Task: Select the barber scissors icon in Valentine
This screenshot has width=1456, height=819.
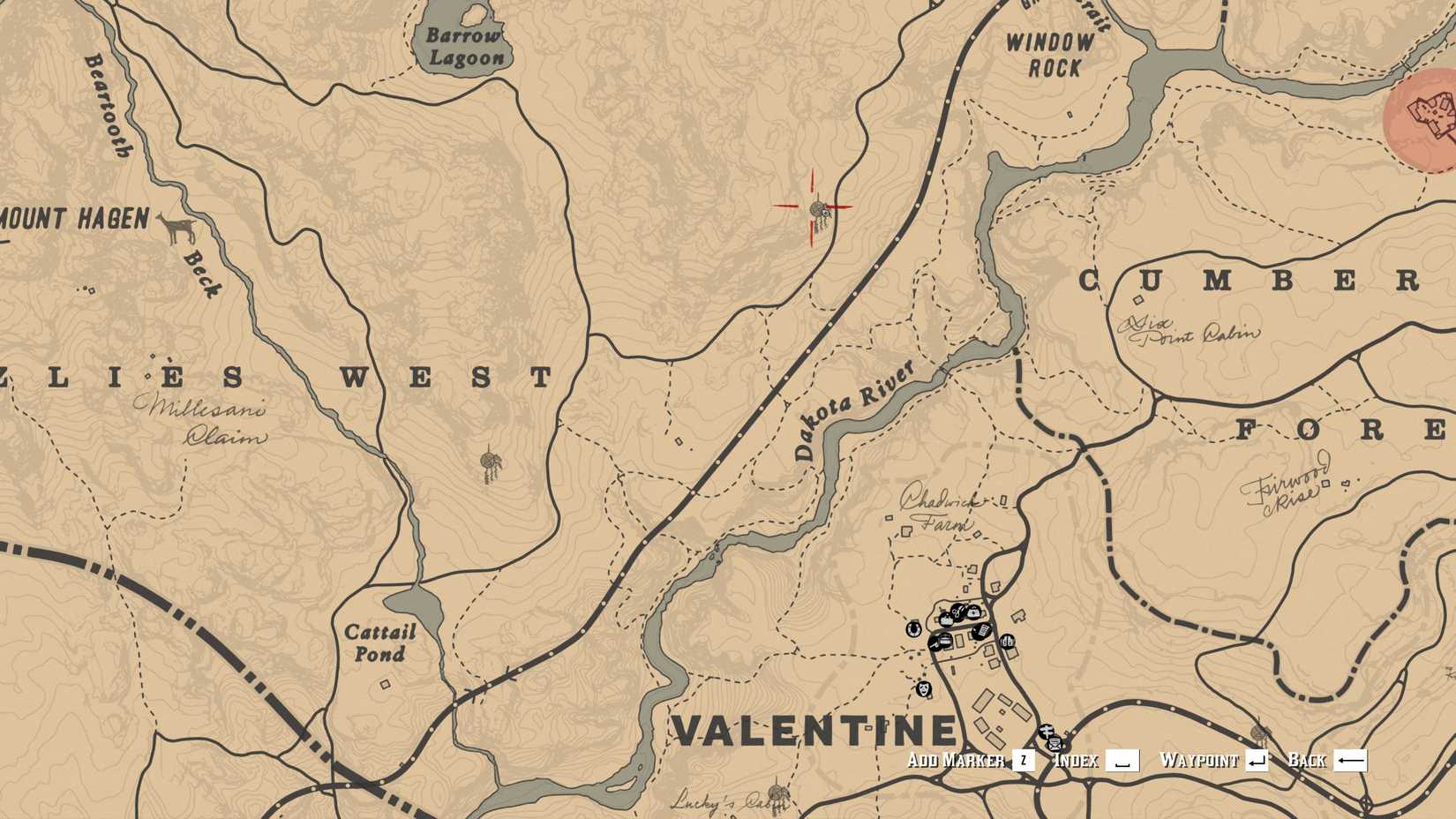Action: click(x=958, y=613)
